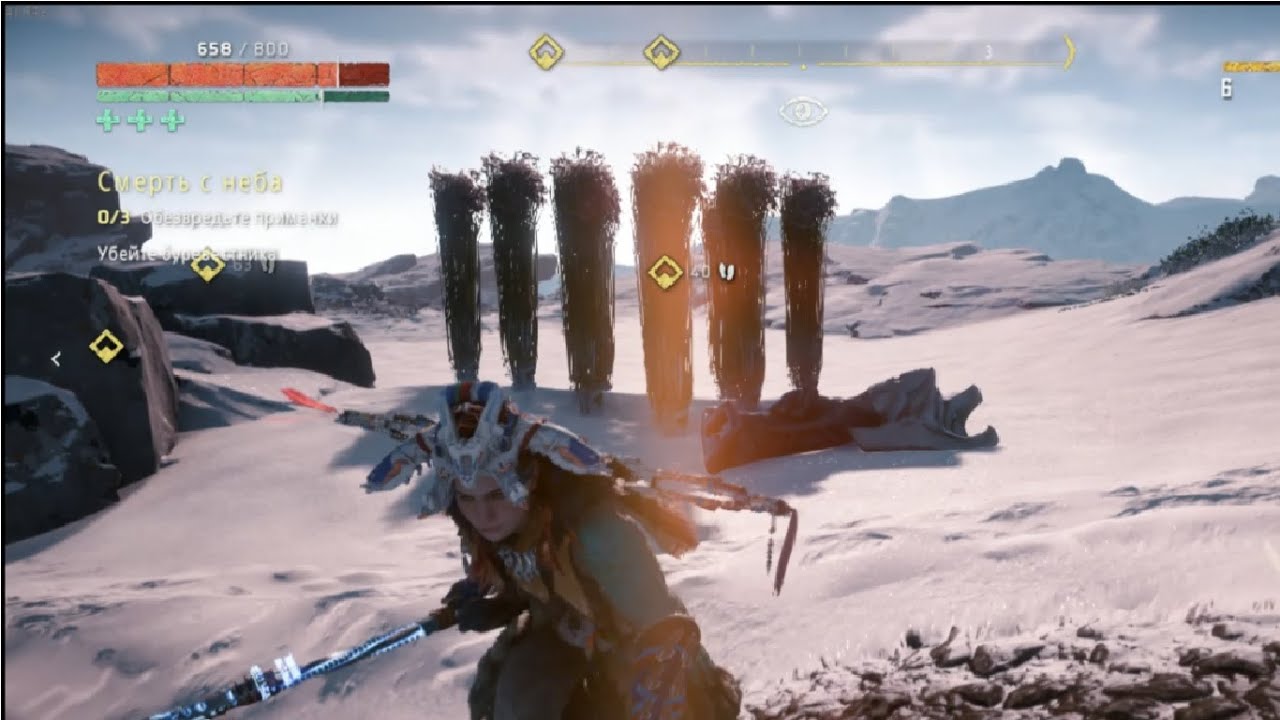The height and width of the screenshot is (720, 1280).
Task: Select the leftmost diamond marker on the compass
Action: (x=546, y=52)
